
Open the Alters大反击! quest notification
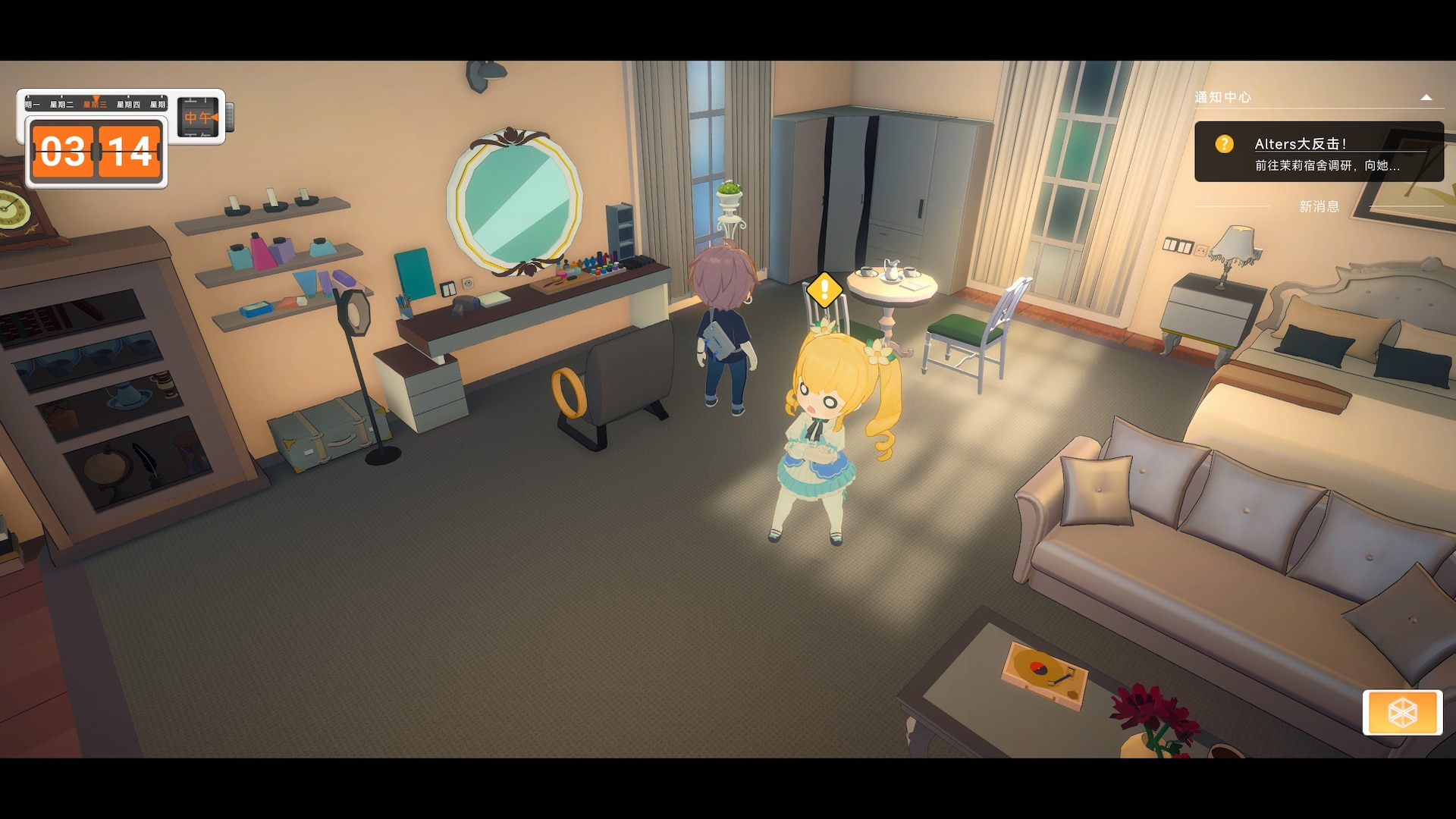[1318, 152]
